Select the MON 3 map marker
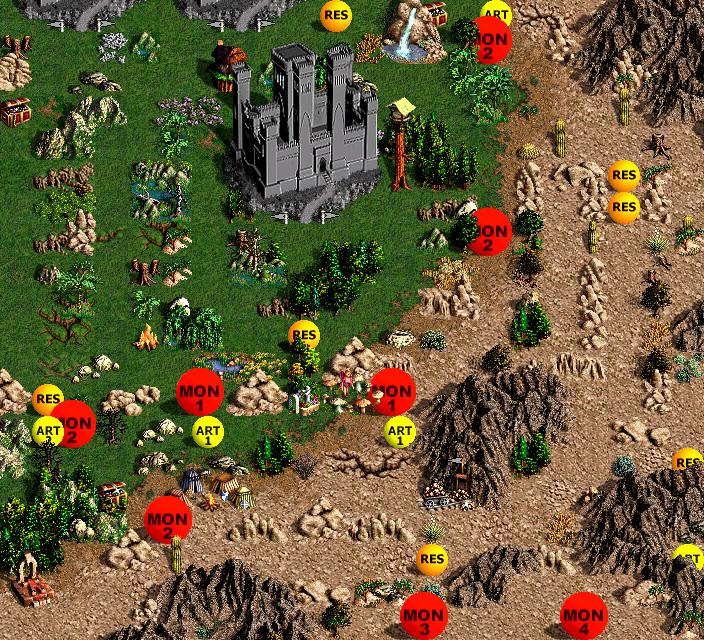The image size is (704, 640). (424, 618)
